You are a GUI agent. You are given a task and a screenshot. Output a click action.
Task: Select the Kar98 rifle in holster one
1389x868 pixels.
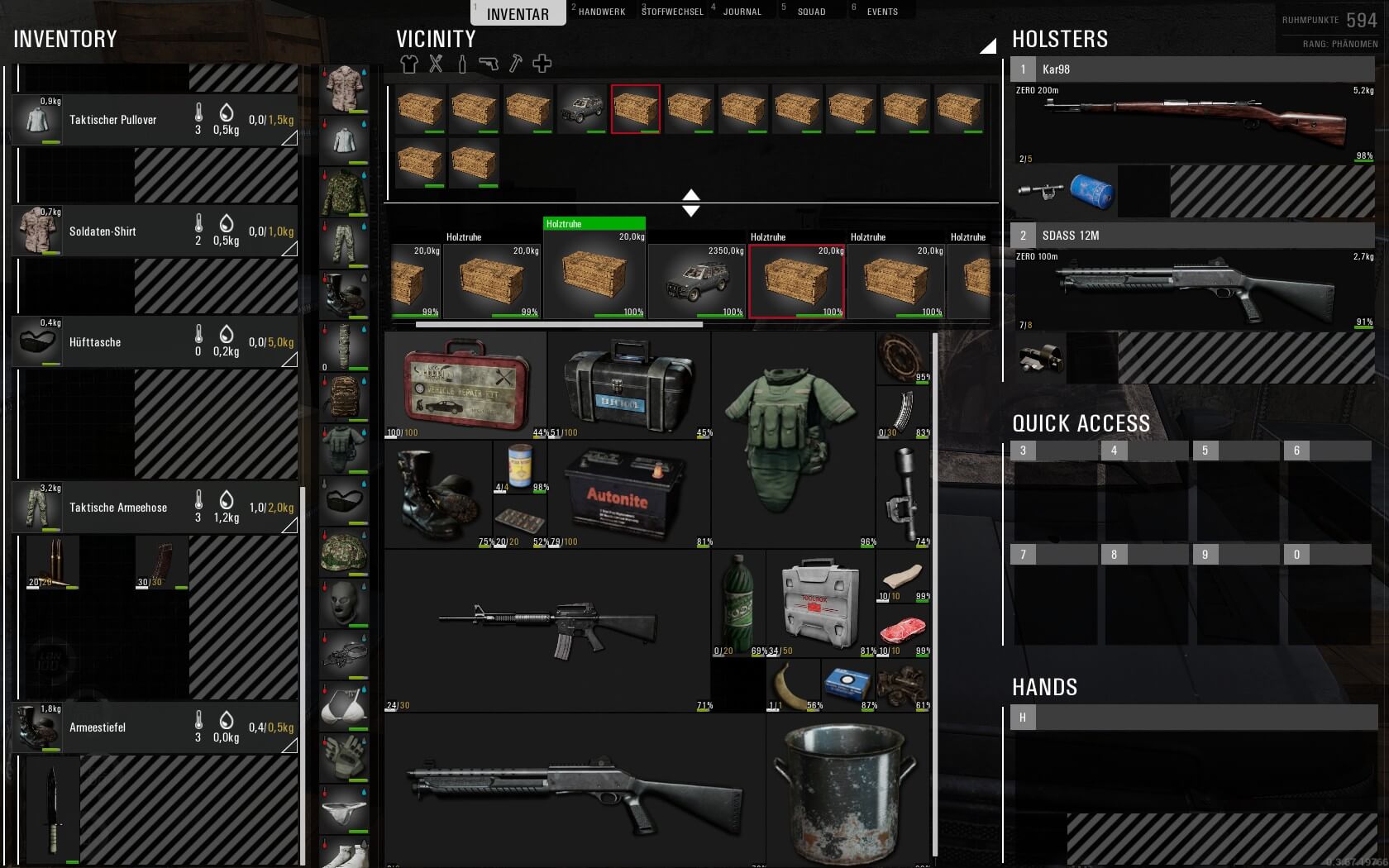tap(1193, 121)
